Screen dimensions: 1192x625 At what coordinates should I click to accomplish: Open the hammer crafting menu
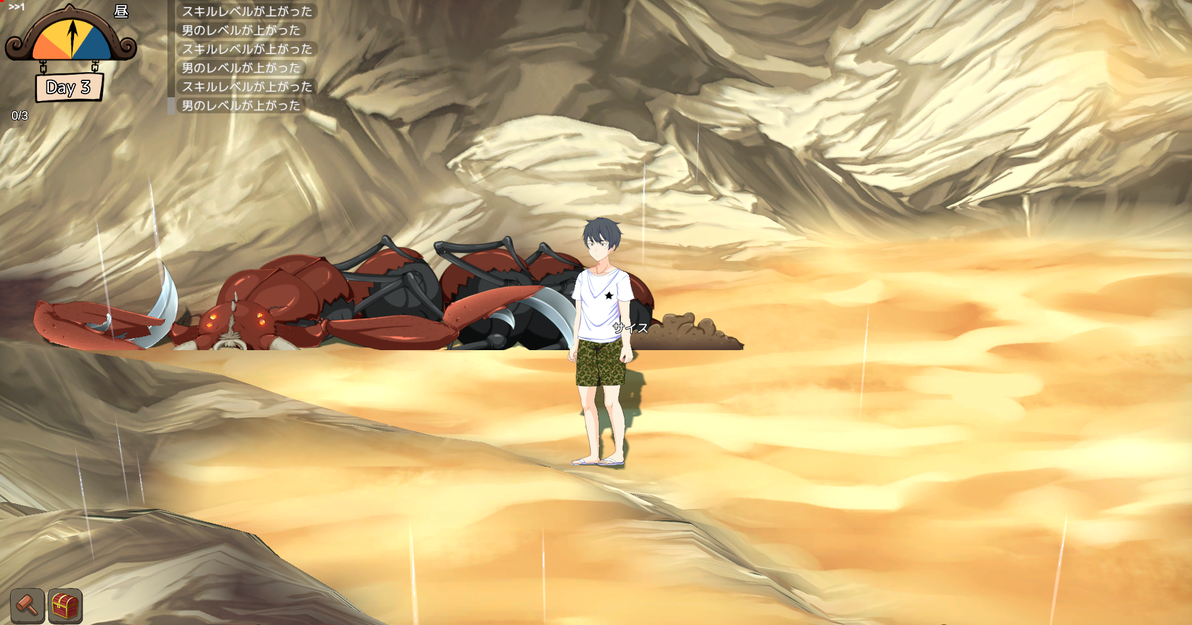click(27, 605)
